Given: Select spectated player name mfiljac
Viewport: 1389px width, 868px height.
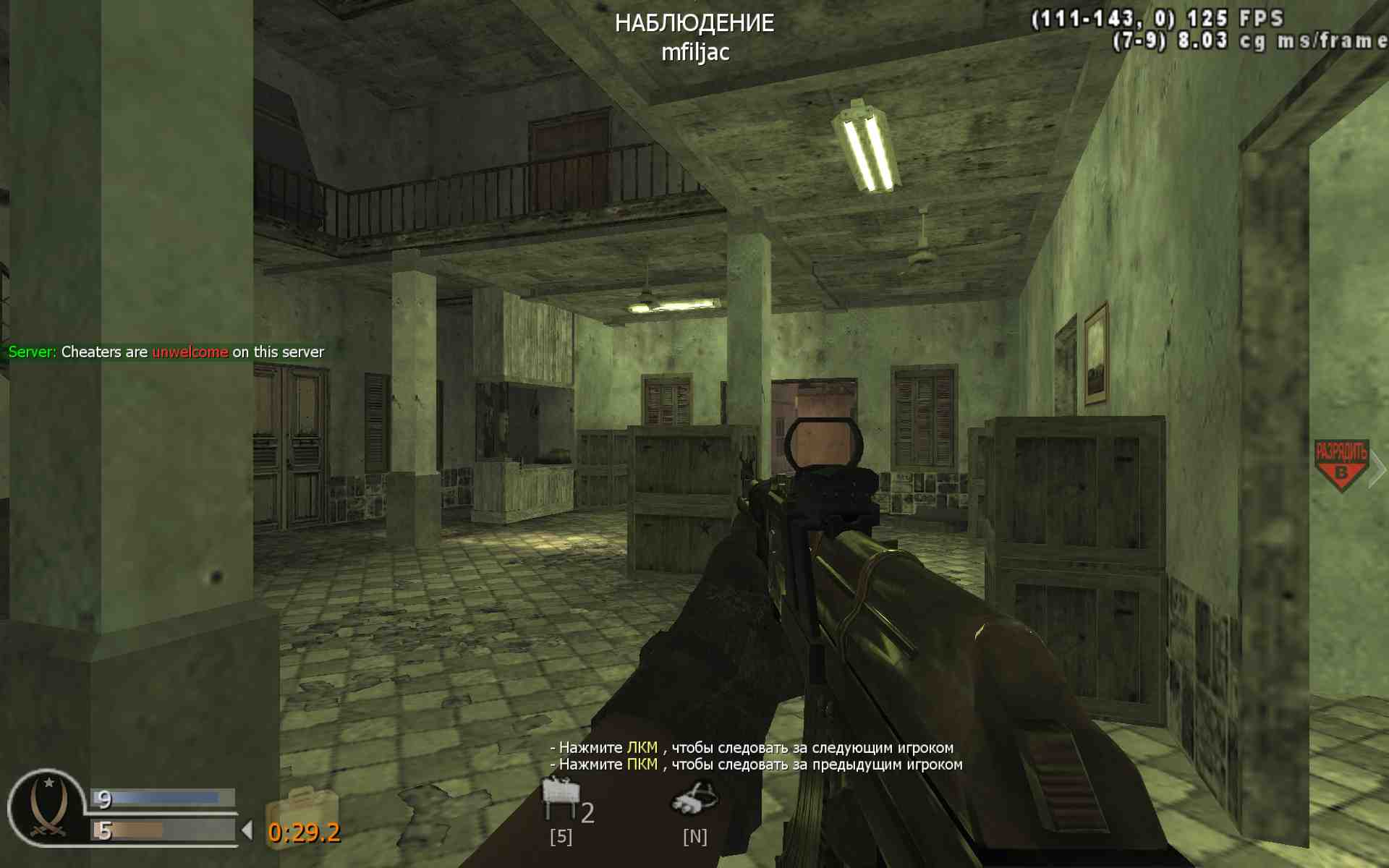Looking at the screenshot, I should 696,52.
